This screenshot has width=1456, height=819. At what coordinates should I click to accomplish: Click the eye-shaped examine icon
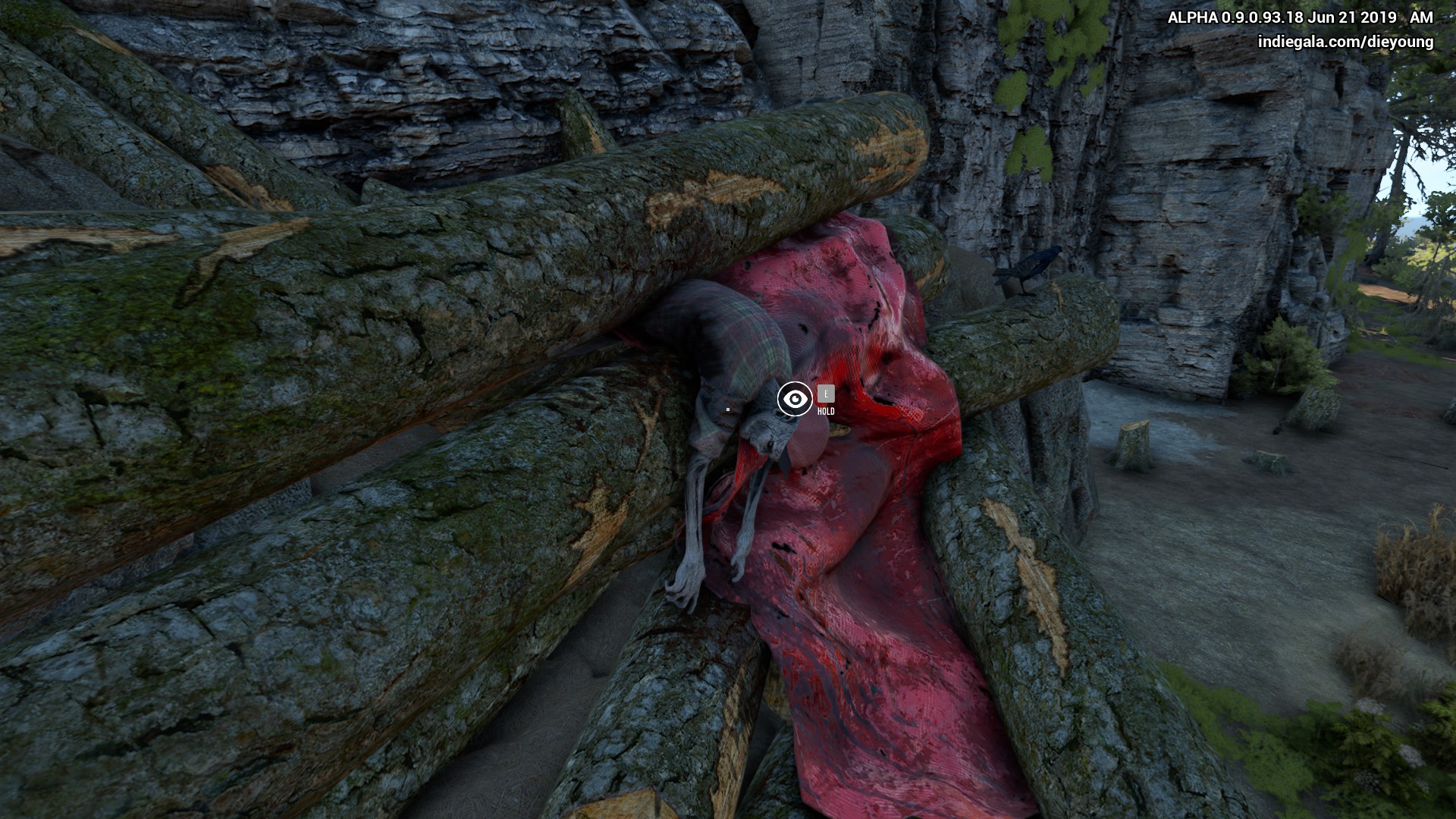(795, 399)
